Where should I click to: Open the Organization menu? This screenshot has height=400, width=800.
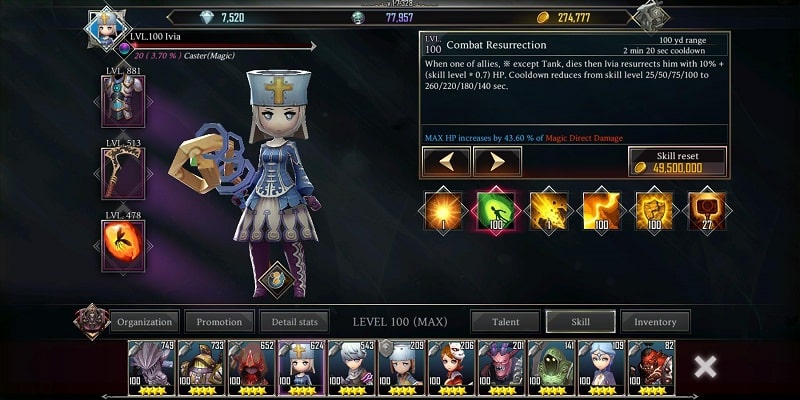point(144,322)
